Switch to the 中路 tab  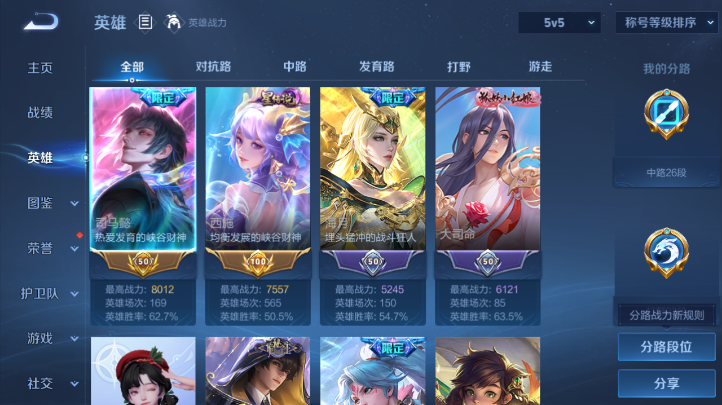point(295,67)
